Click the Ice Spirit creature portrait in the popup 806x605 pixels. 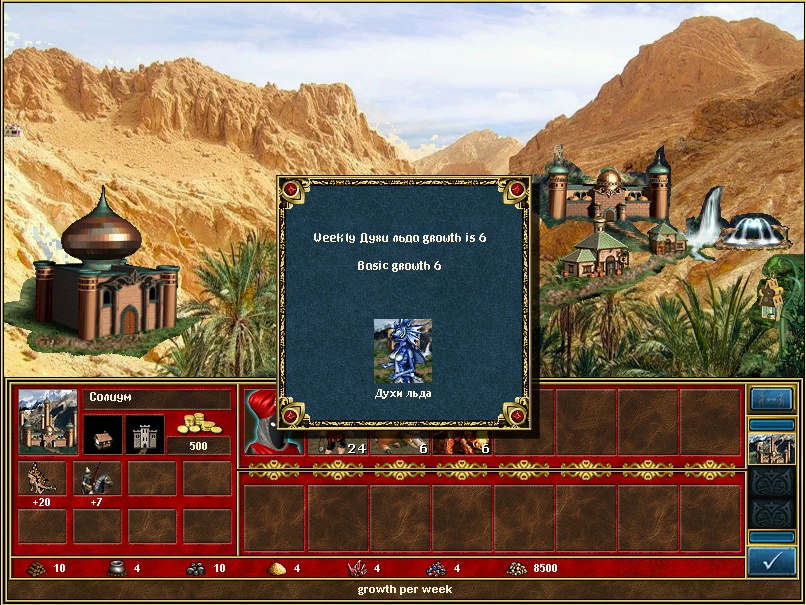pos(403,351)
